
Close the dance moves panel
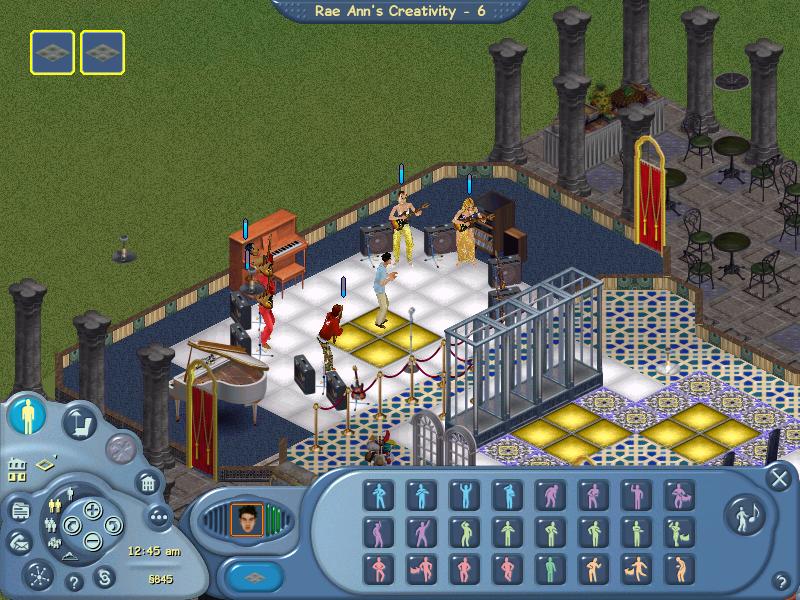(777, 478)
